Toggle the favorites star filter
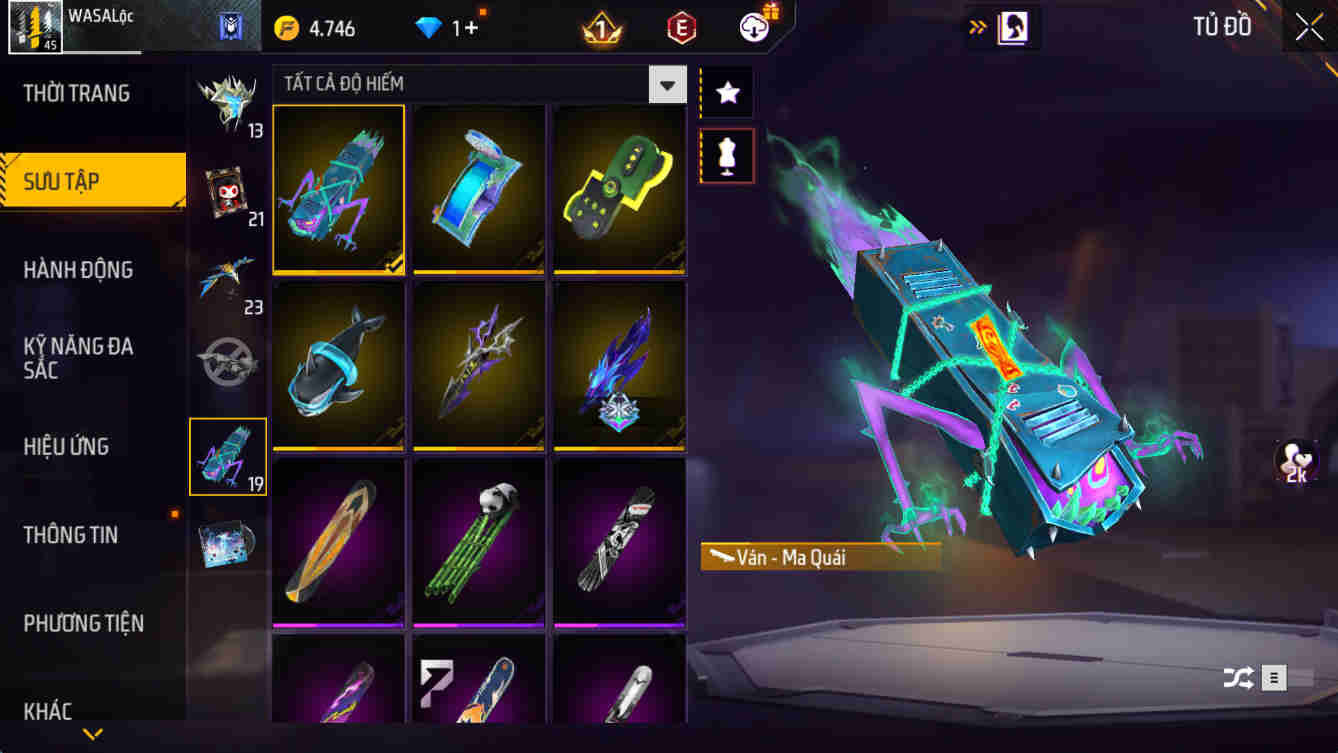Viewport: 1338px width, 753px height. pyautogui.click(x=726, y=91)
